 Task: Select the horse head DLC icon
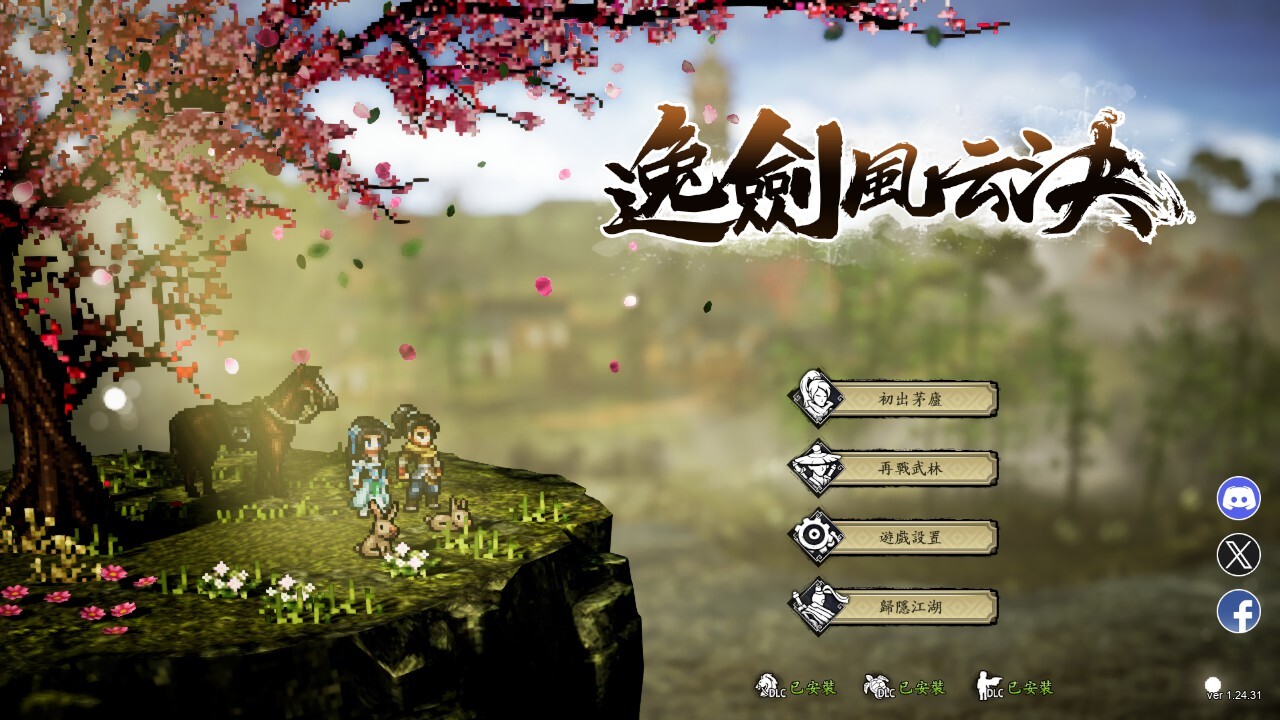769,686
